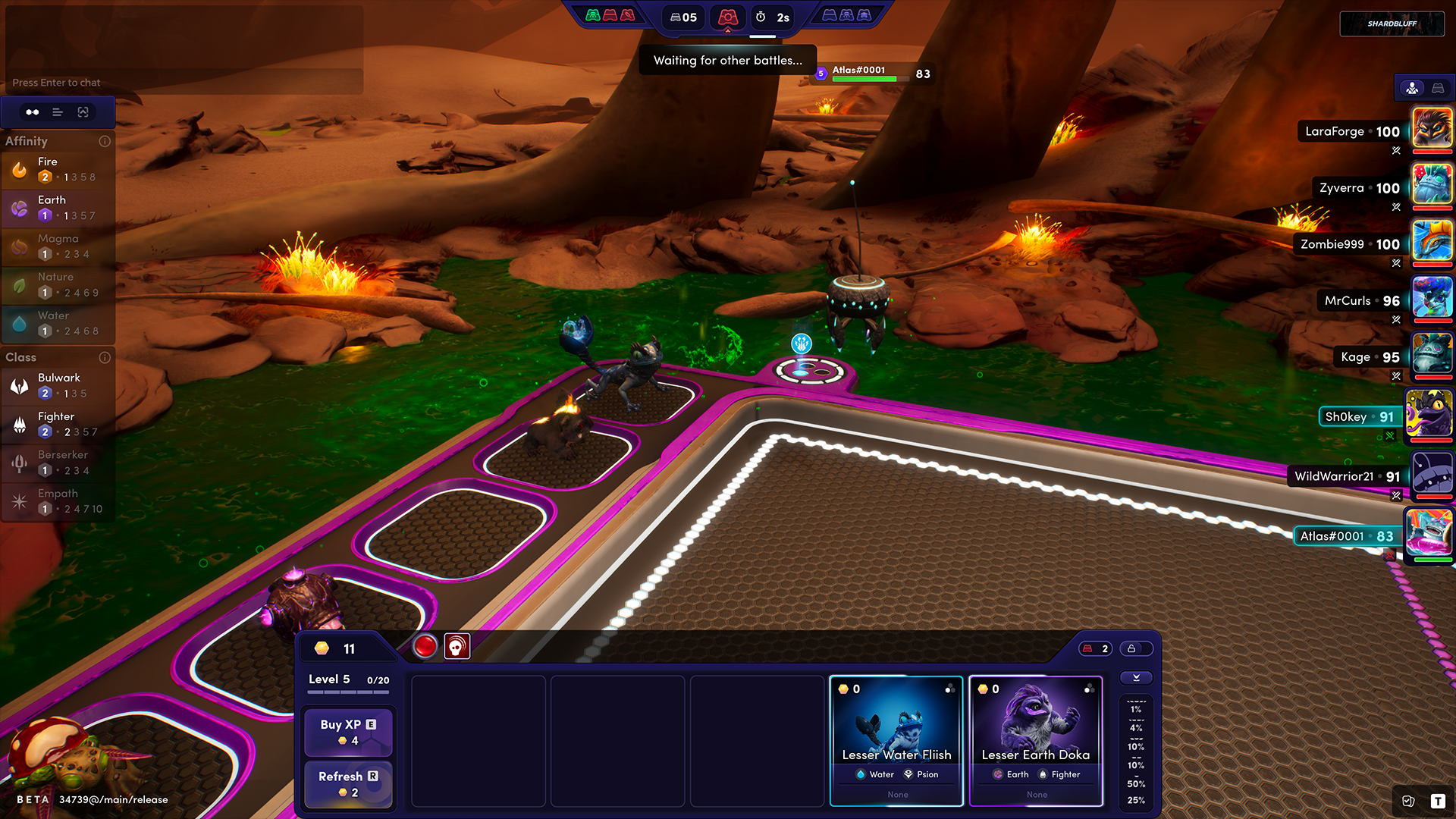
Task: Show the Bulwark class details
Action: coord(58,385)
